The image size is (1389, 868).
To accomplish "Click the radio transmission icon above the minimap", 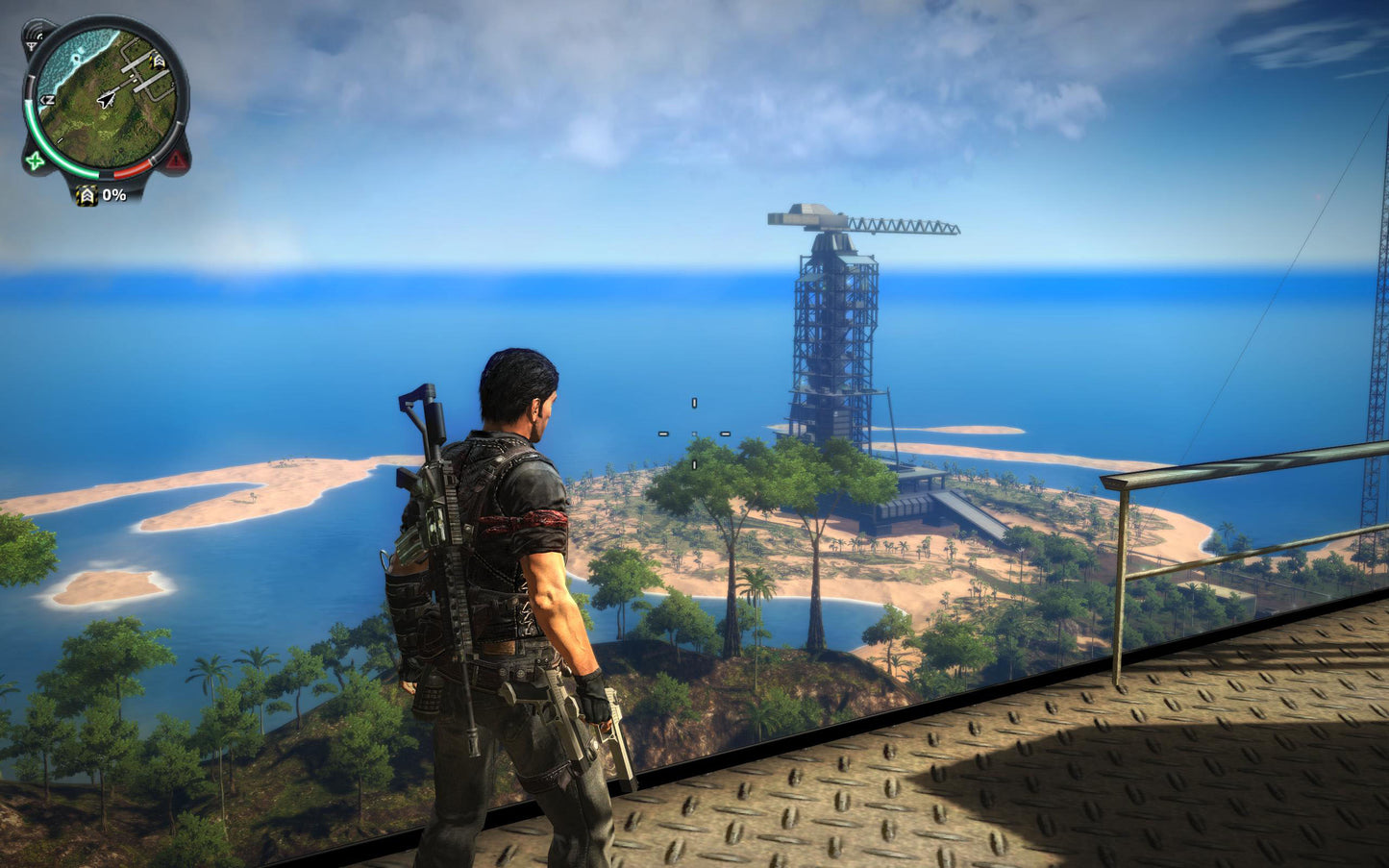I will coord(35,36).
